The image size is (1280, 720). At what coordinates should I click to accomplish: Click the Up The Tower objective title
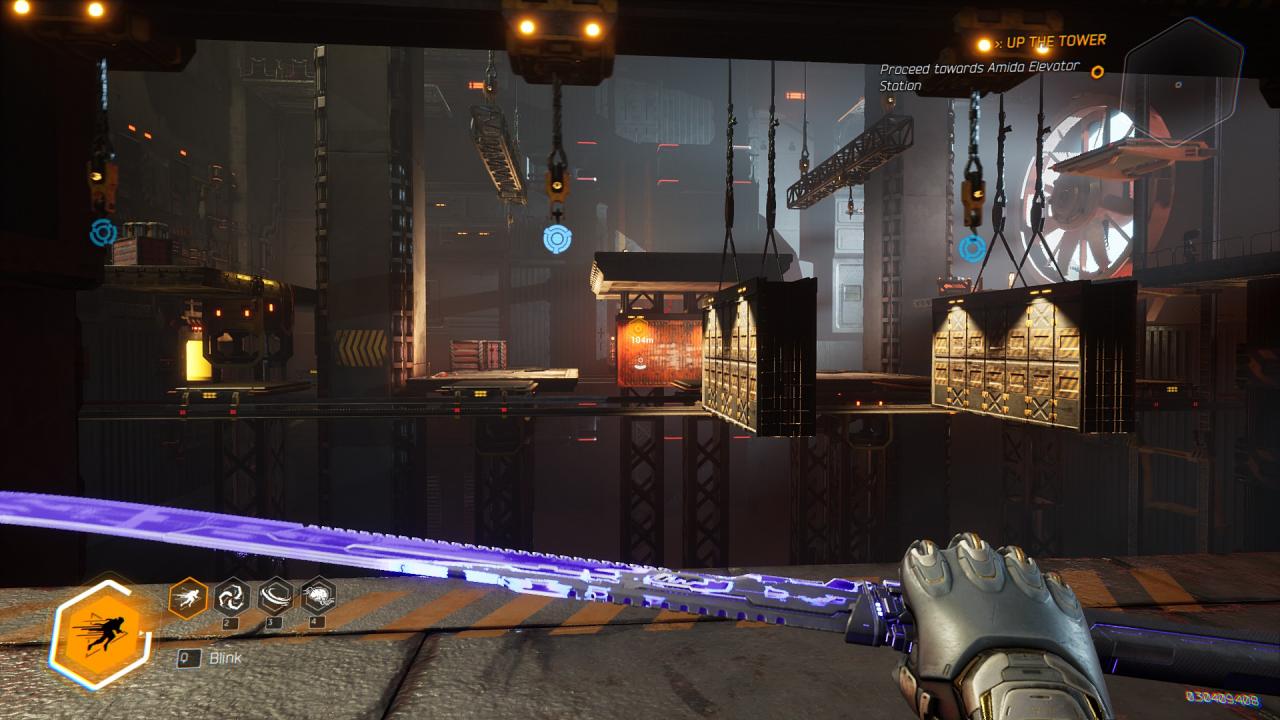(1055, 41)
